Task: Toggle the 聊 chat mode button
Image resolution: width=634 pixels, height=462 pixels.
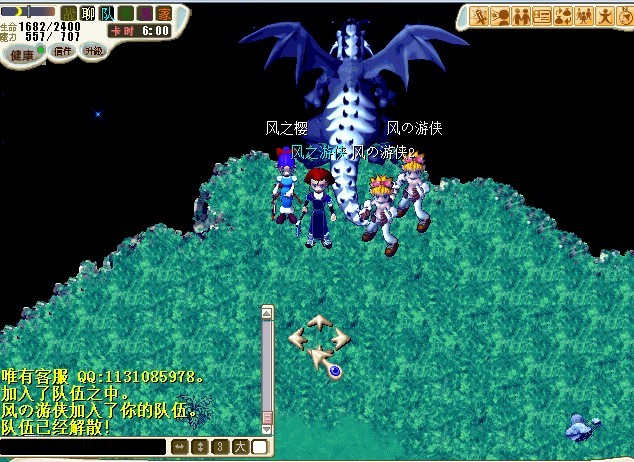Action: pyautogui.click(x=87, y=14)
